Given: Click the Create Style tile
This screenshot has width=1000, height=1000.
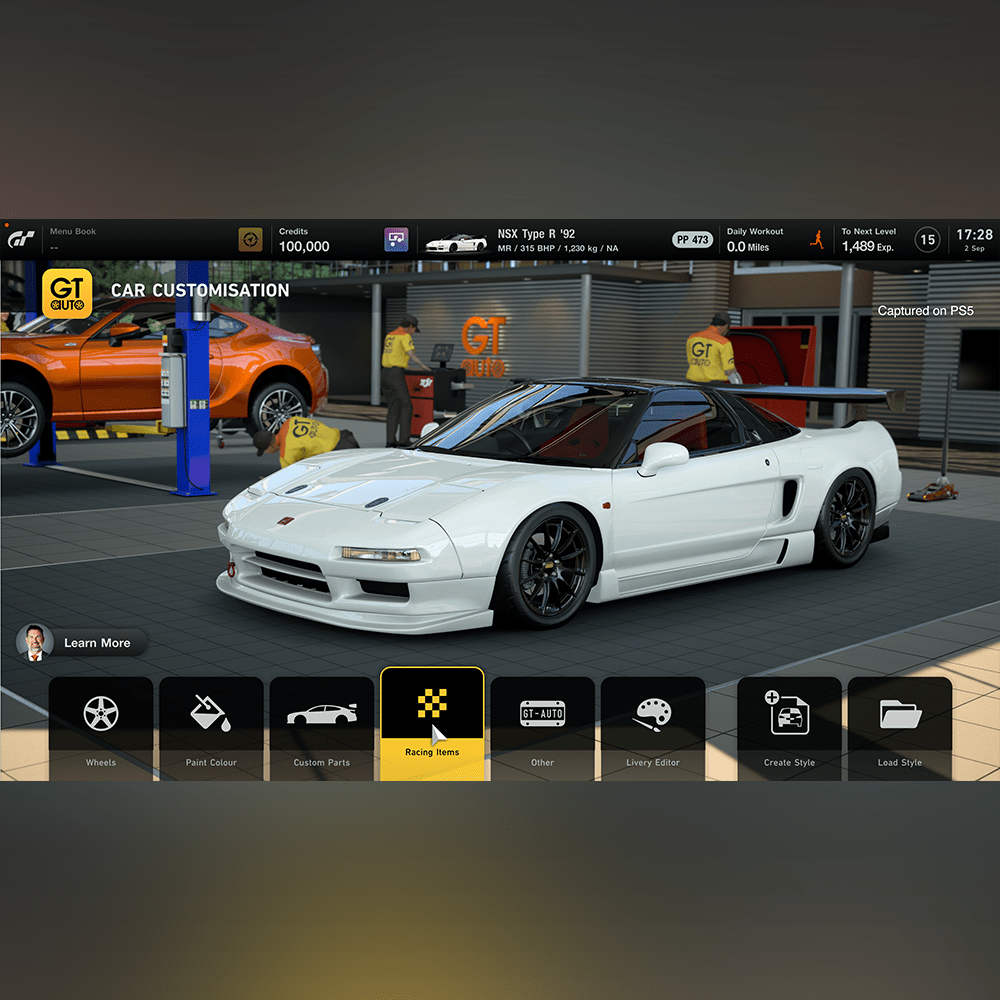Looking at the screenshot, I should 789,726.
